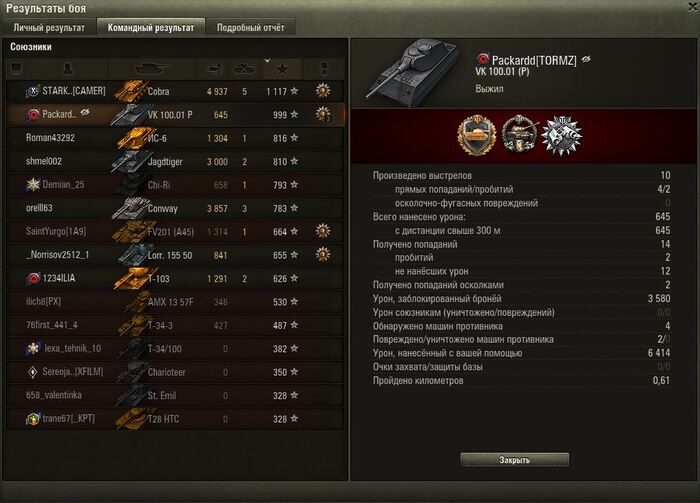This screenshot has height=503, width=700.
Task: Select shmel002's Jagdtiger row
Action: tap(175, 161)
